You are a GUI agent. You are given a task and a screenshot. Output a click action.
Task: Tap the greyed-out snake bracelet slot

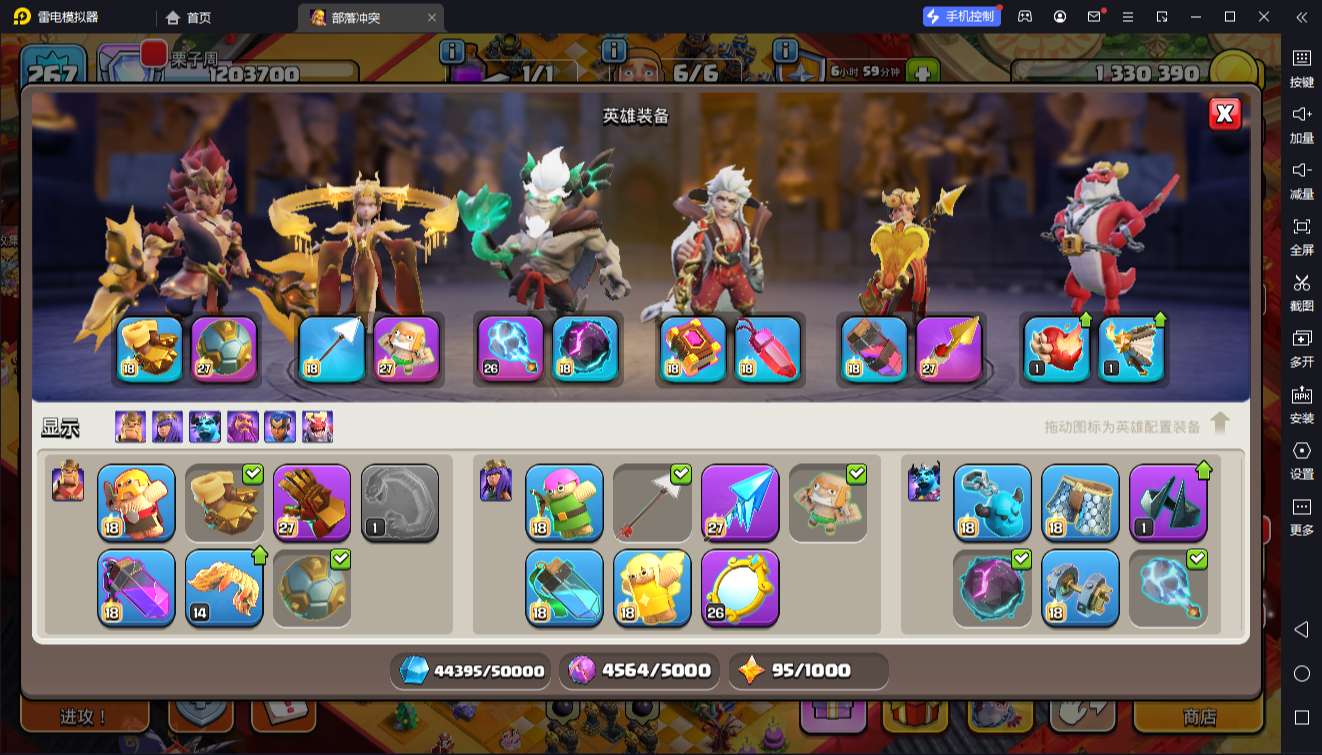point(399,502)
